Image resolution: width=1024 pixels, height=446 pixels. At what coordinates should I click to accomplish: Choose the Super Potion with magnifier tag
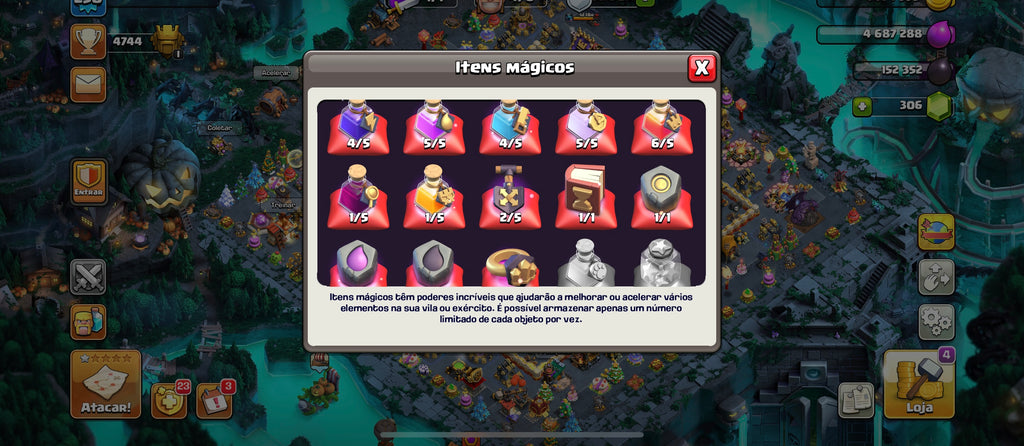coord(359,195)
